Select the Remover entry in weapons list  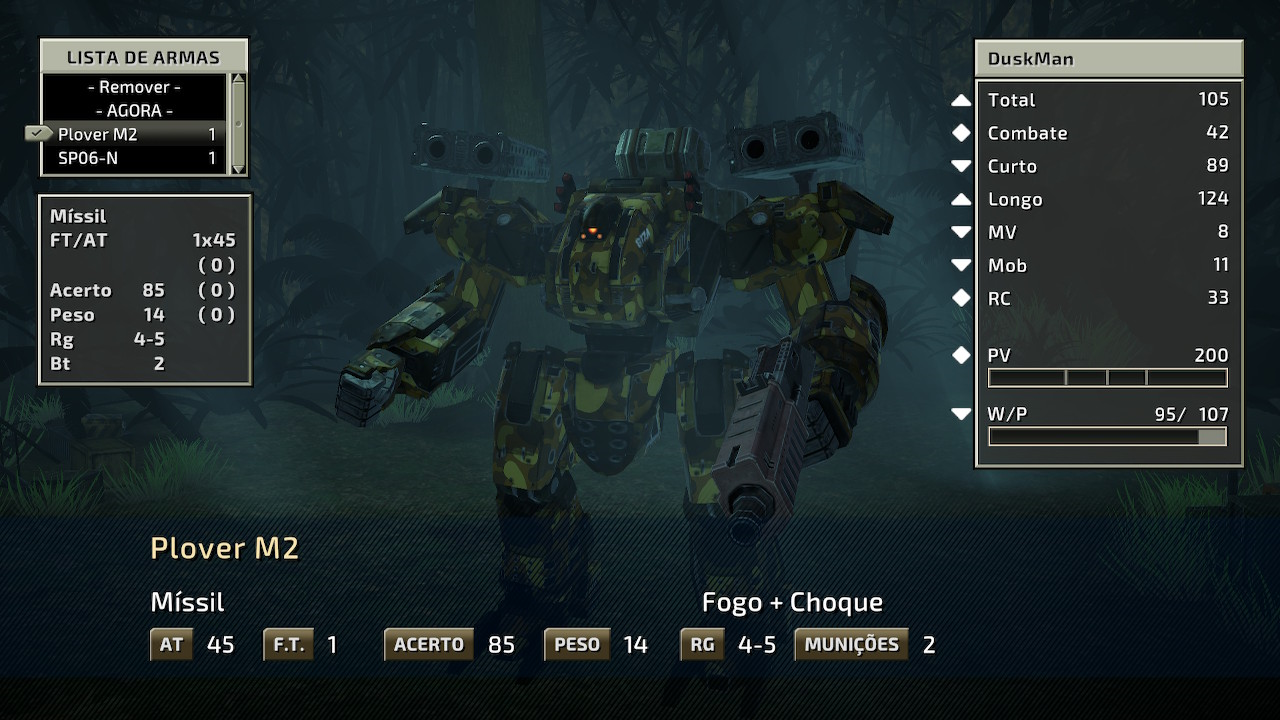pyautogui.click(x=134, y=87)
